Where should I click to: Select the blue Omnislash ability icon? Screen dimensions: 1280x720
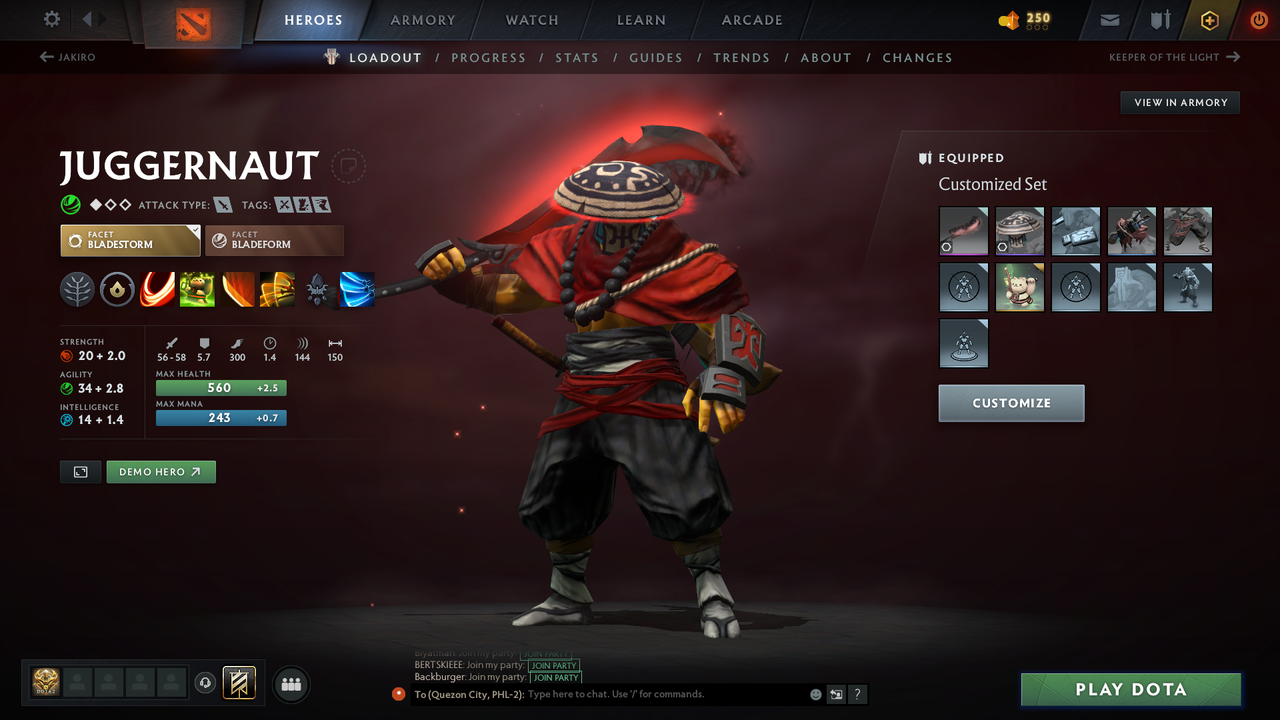(x=357, y=290)
